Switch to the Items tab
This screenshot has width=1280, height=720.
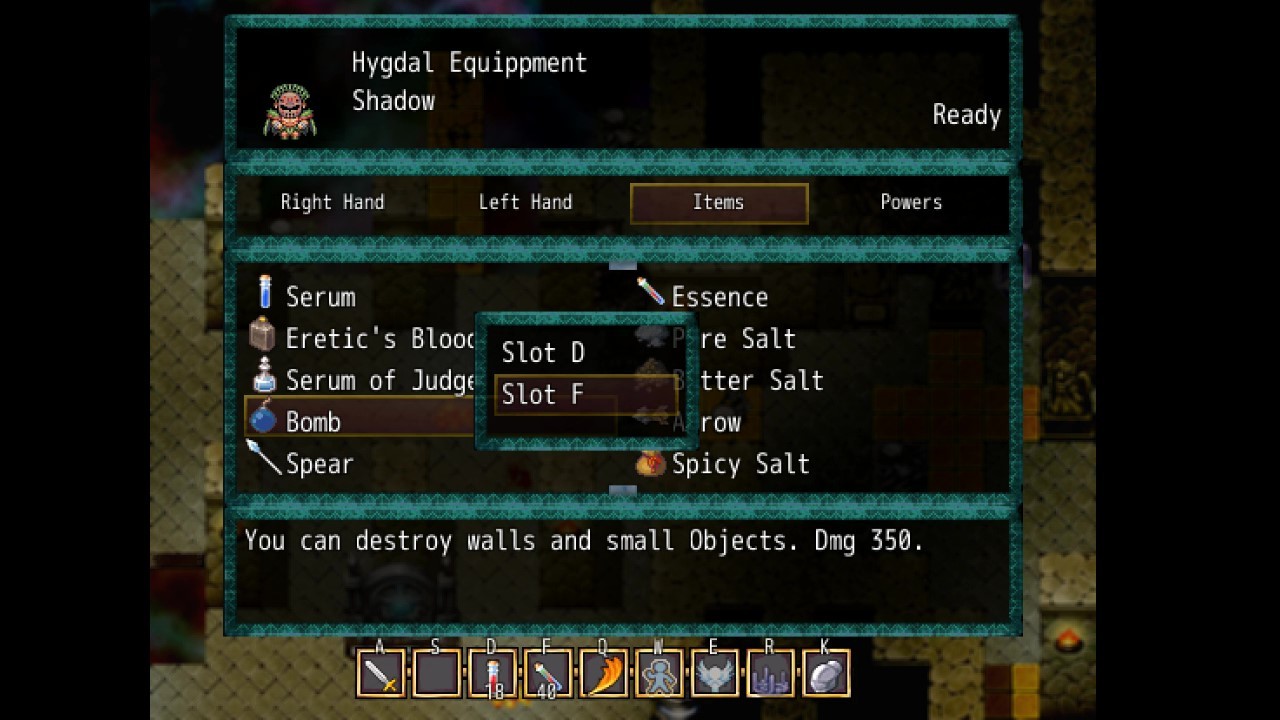pos(719,202)
